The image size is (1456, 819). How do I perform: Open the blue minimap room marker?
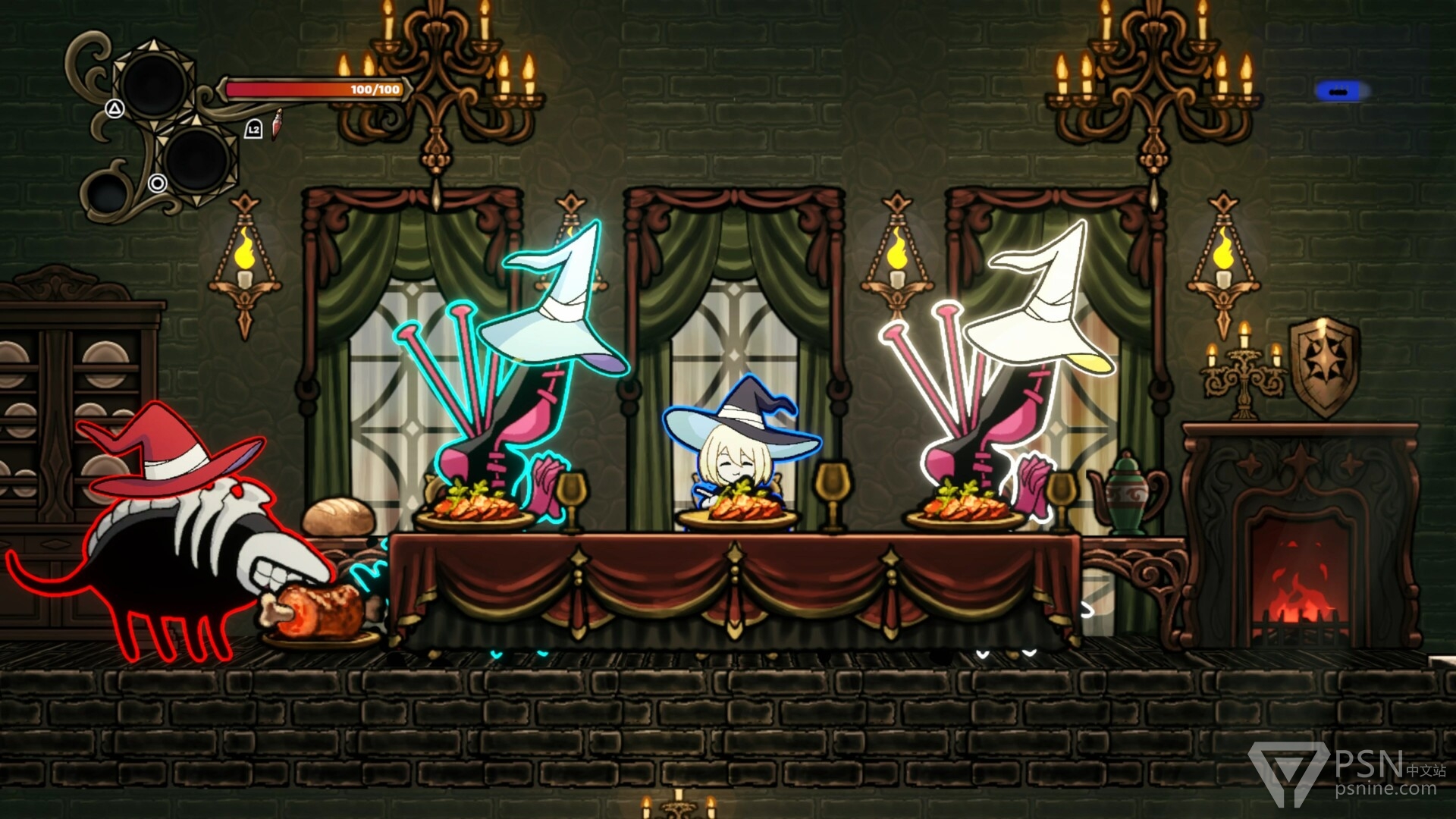click(x=1340, y=92)
